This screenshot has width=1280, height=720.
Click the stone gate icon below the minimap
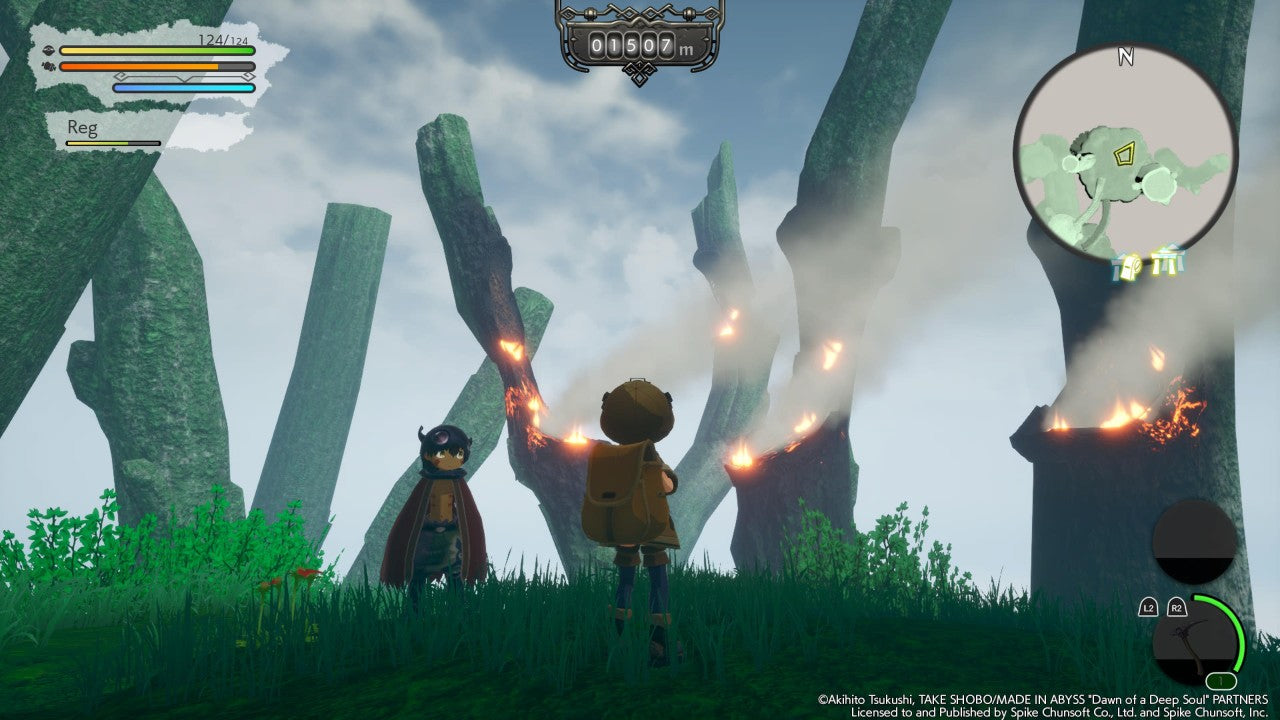point(1166,262)
